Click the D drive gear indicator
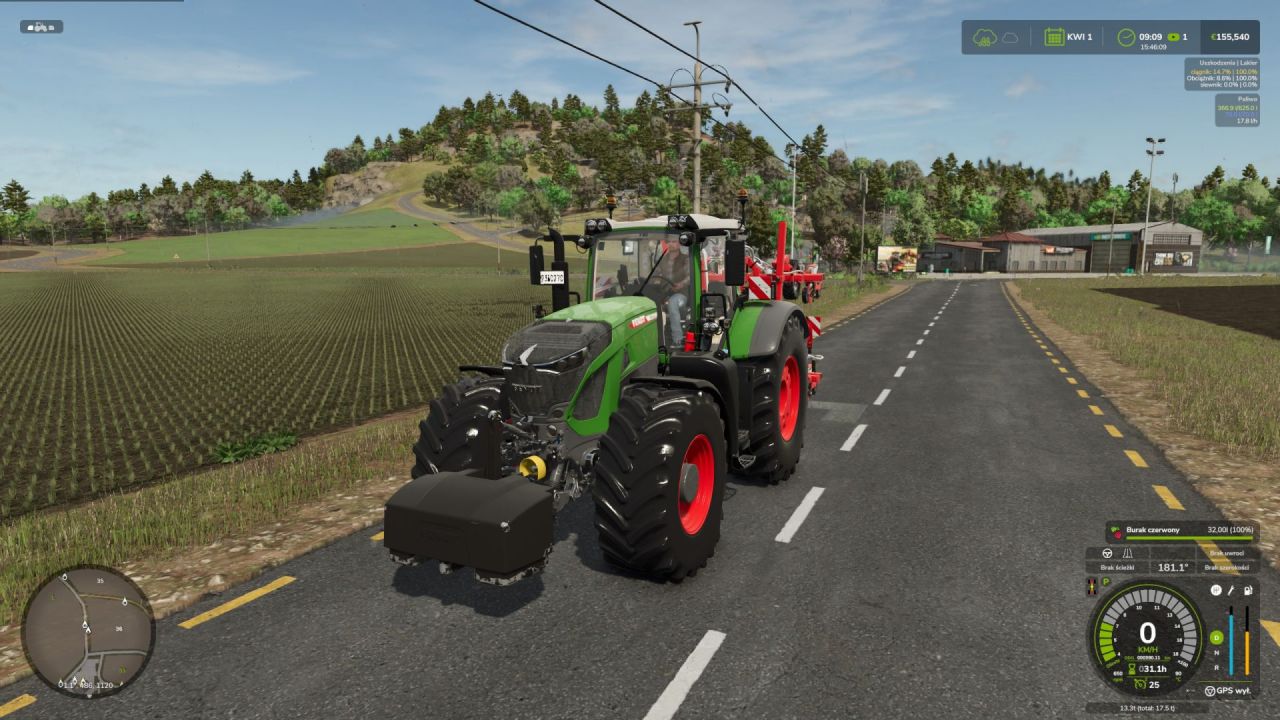 click(x=1216, y=638)
